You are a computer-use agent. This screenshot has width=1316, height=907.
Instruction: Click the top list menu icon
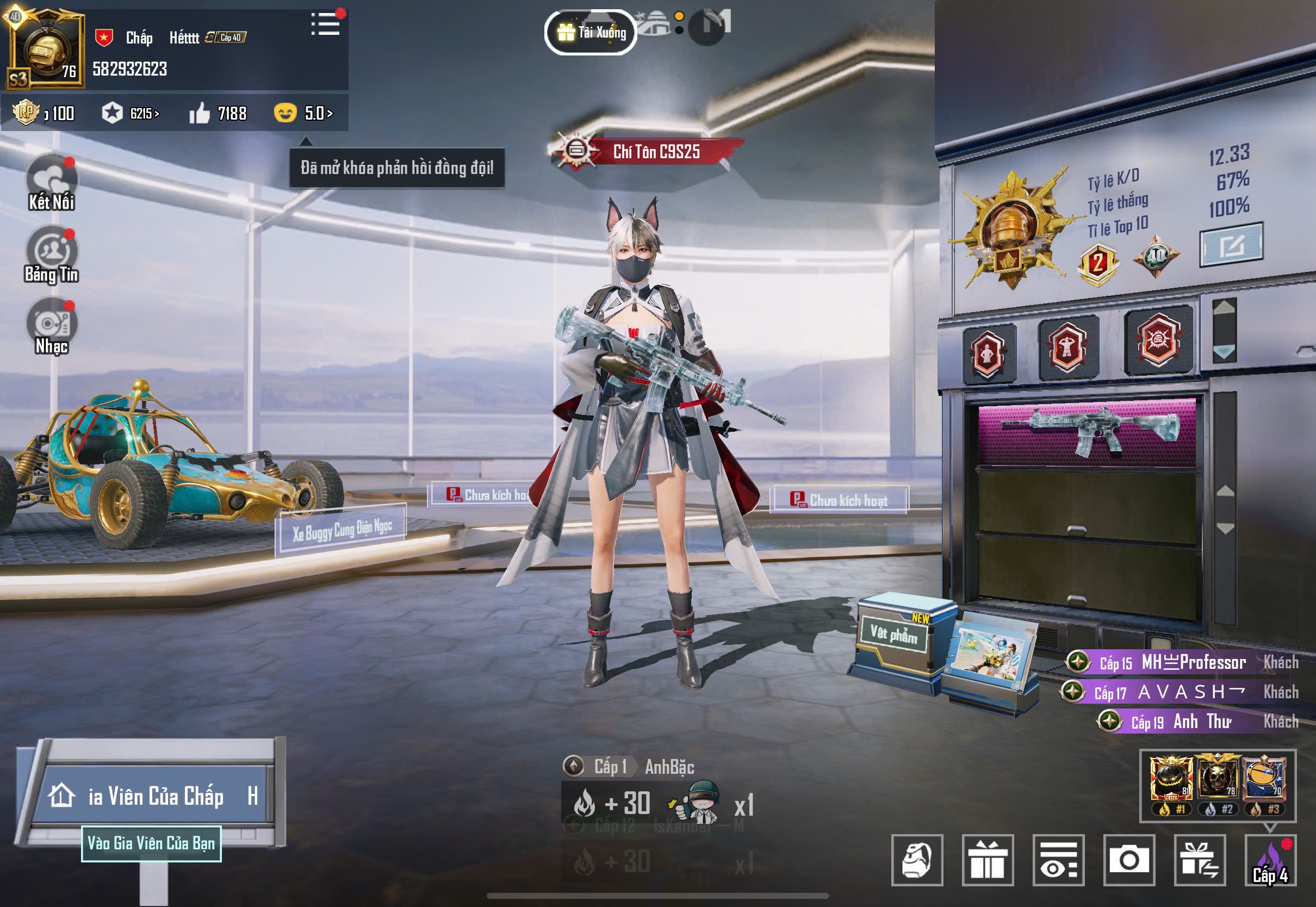click(x=326, y=24)
